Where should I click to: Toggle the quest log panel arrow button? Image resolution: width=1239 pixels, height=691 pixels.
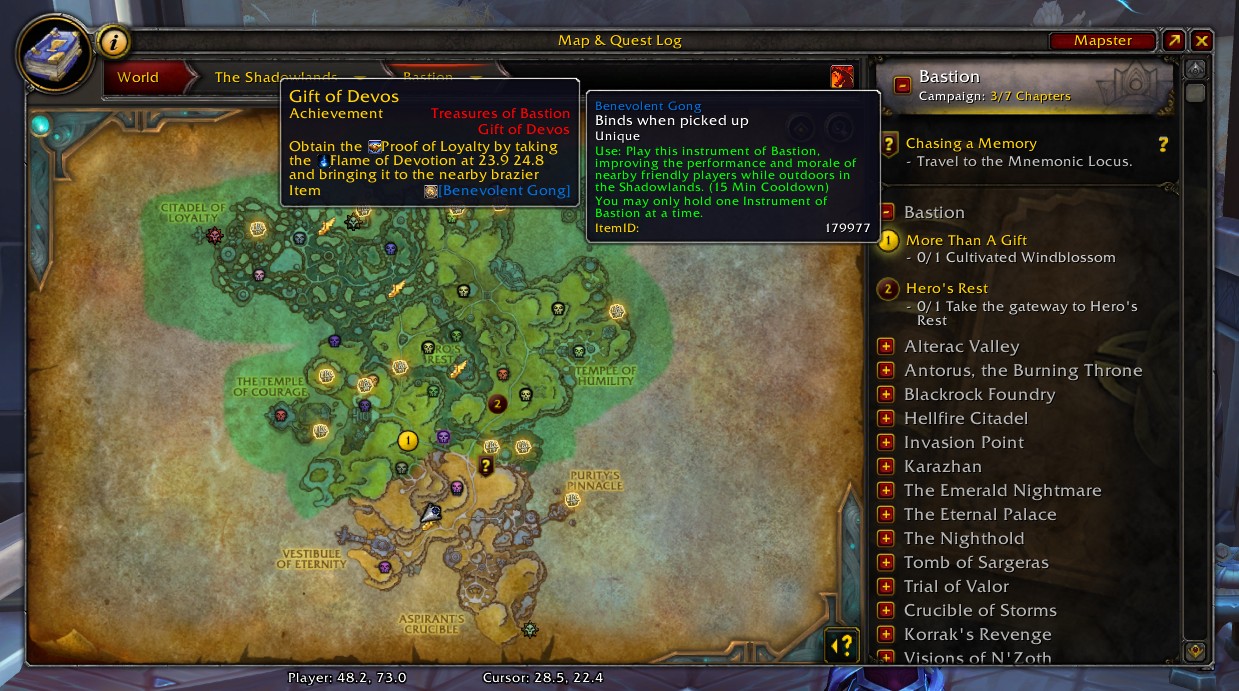click(x=842, y=645)
